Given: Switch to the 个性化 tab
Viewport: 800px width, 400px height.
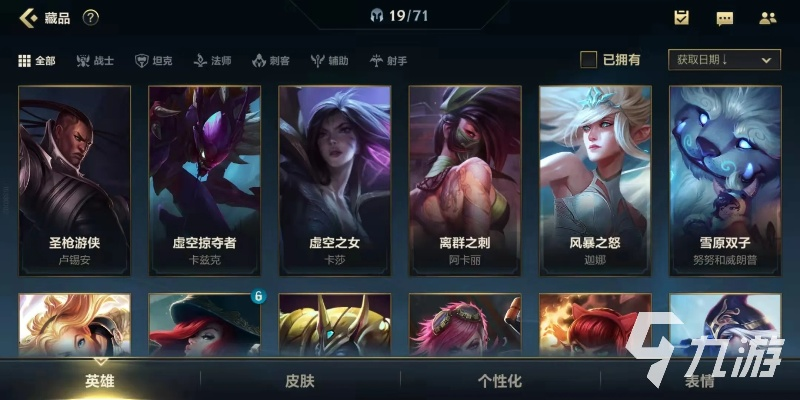Looking at the screenshot, I should tap(500, 380).
